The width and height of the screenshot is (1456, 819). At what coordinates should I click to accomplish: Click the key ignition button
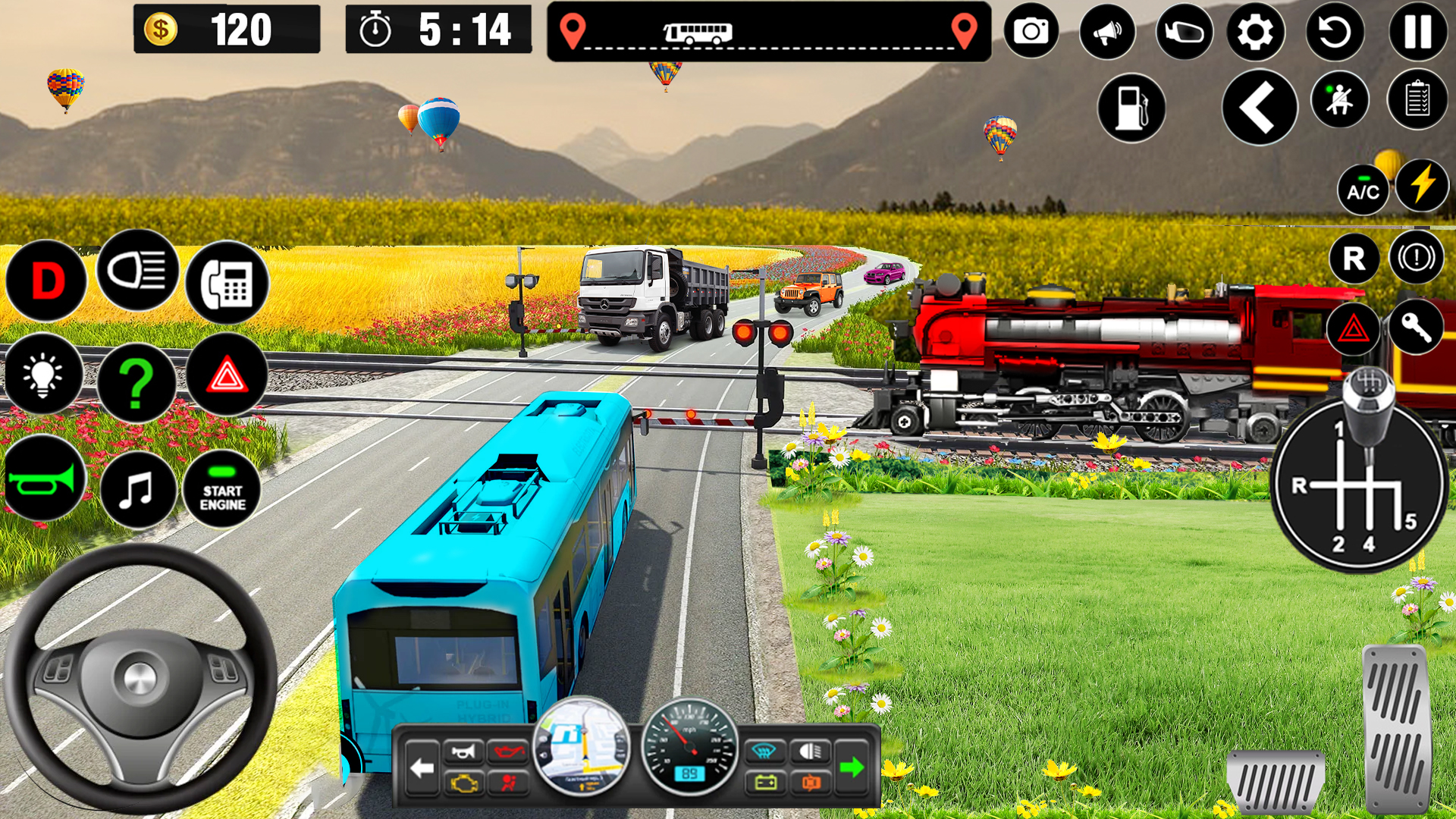(x=1416, y=327)
